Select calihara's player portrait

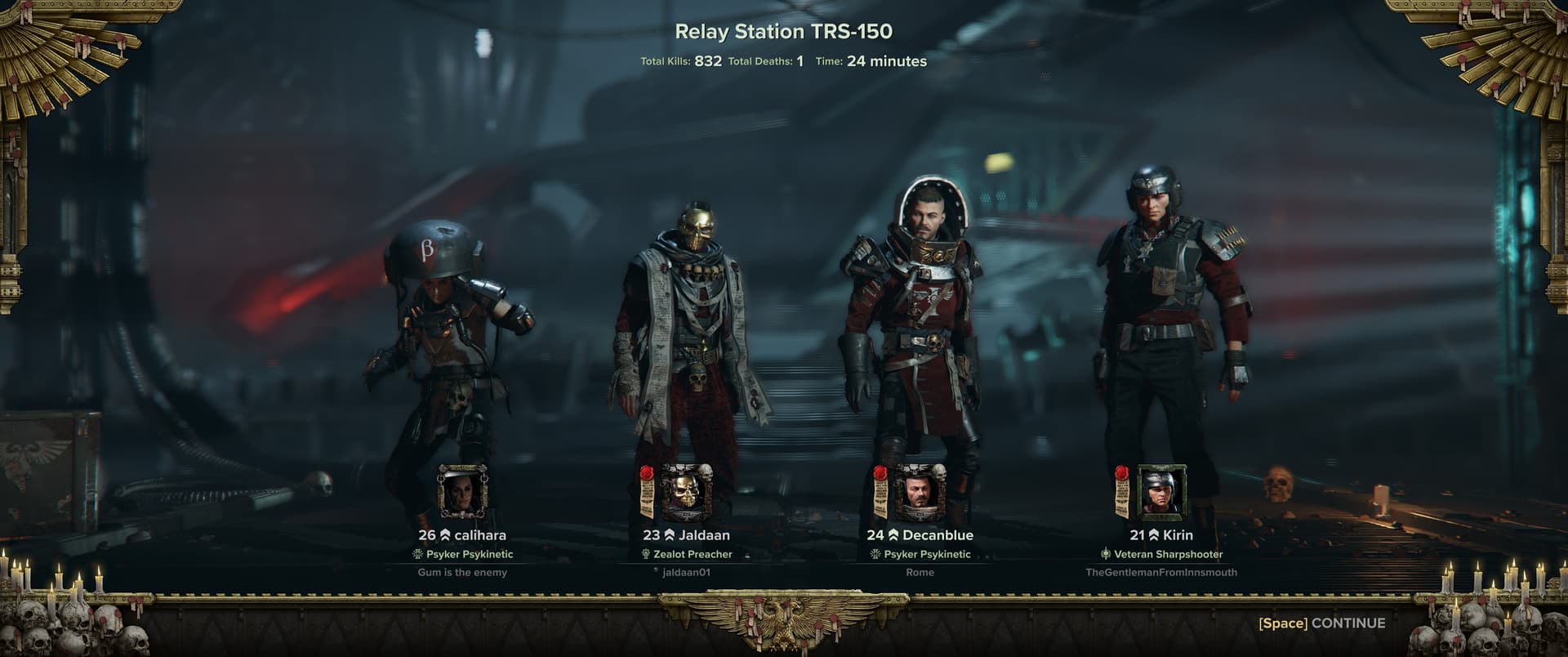point(462,493)
